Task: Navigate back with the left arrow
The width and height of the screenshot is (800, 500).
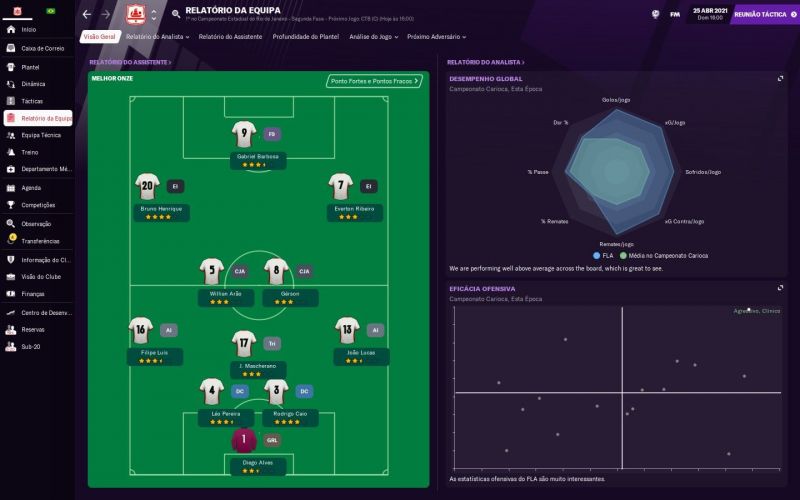Action: (86, 14)
